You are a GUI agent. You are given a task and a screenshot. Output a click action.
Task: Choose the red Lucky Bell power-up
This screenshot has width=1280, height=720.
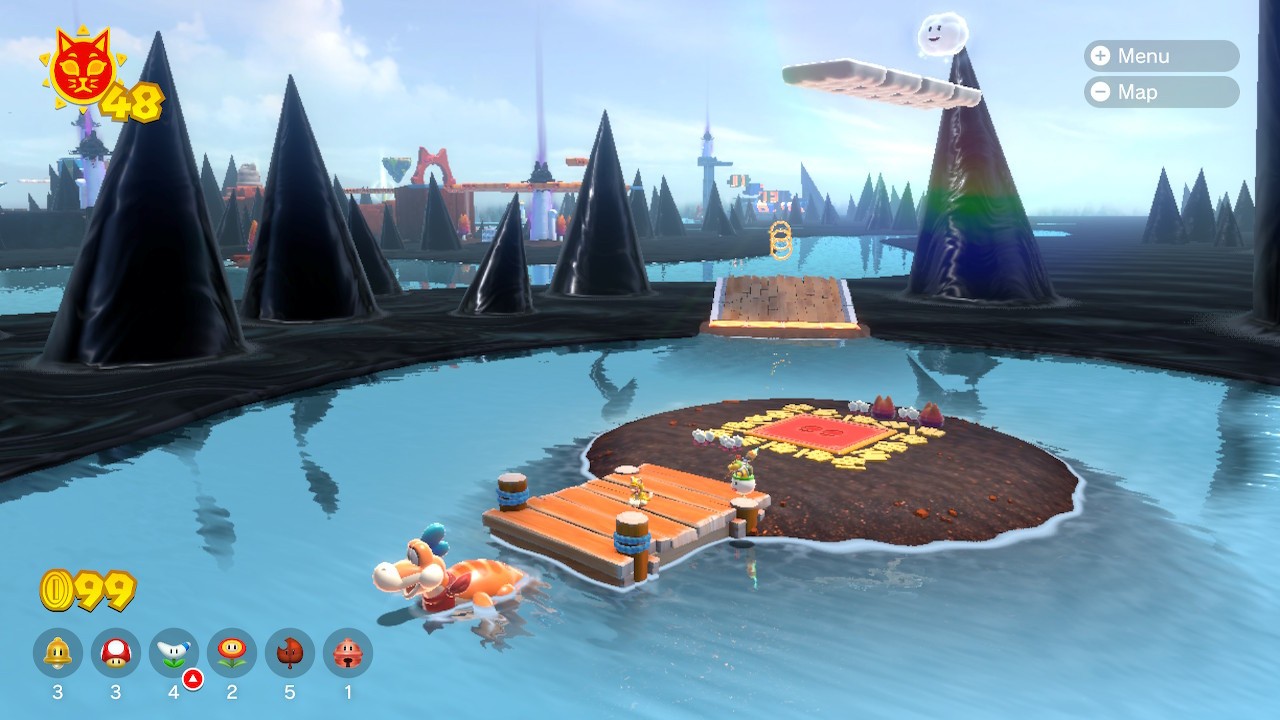(348, 653)
